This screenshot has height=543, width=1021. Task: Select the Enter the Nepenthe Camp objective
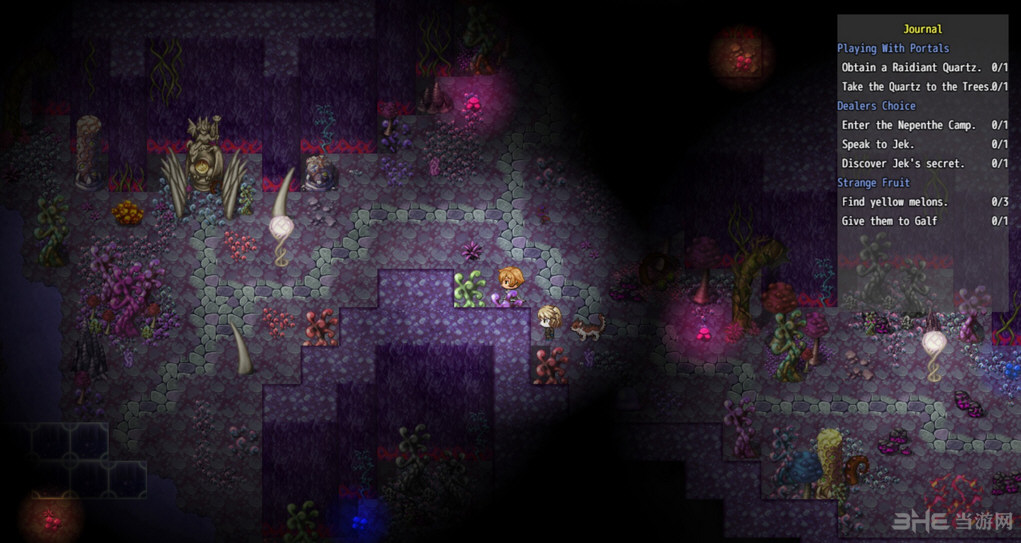[x=908, y=125]
